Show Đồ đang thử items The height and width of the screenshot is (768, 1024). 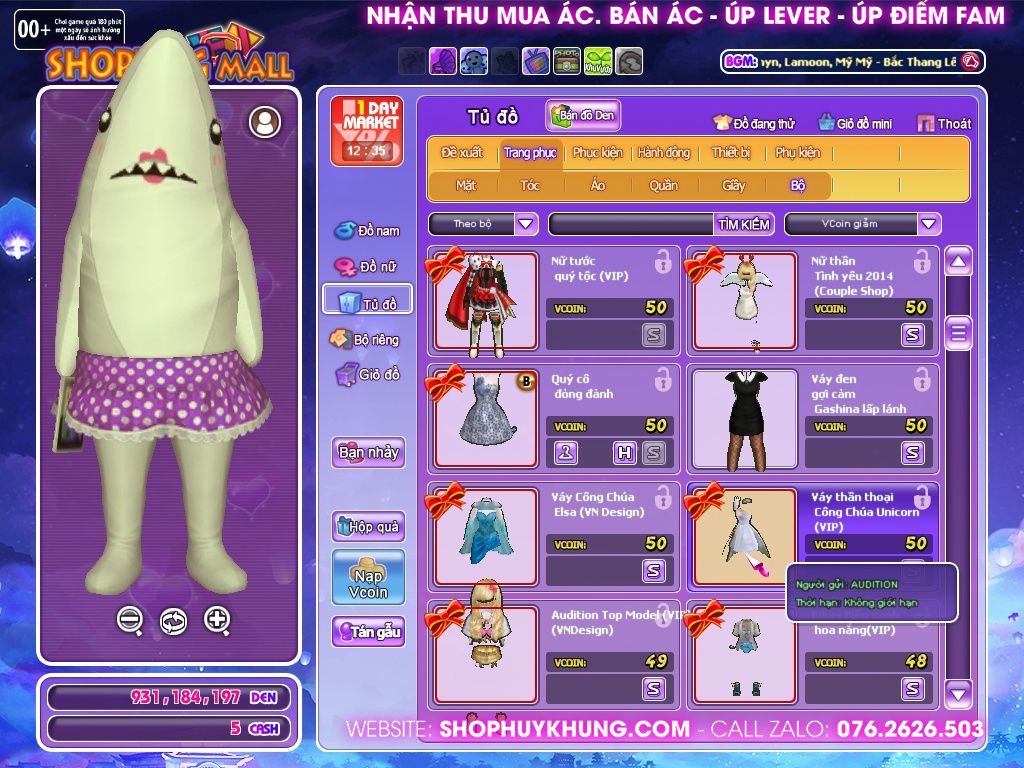[x=754, y=124]
